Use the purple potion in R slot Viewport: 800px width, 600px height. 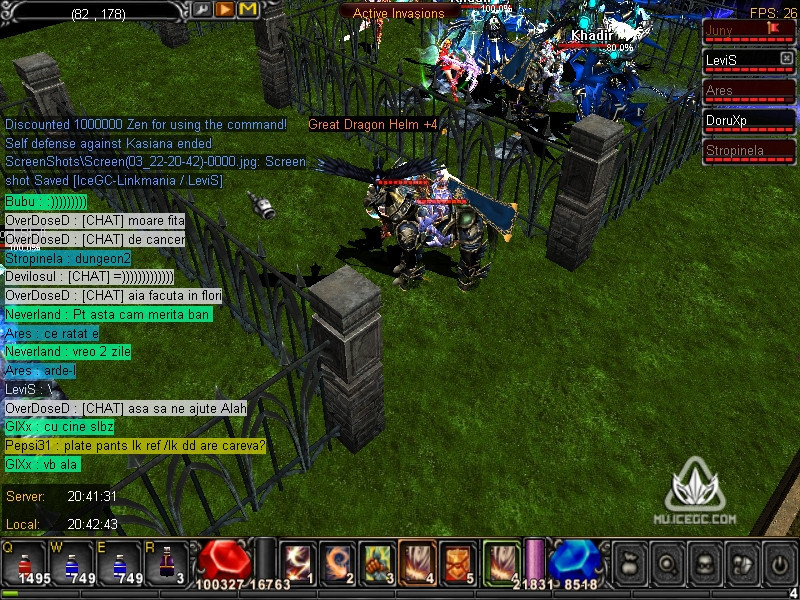166,563
